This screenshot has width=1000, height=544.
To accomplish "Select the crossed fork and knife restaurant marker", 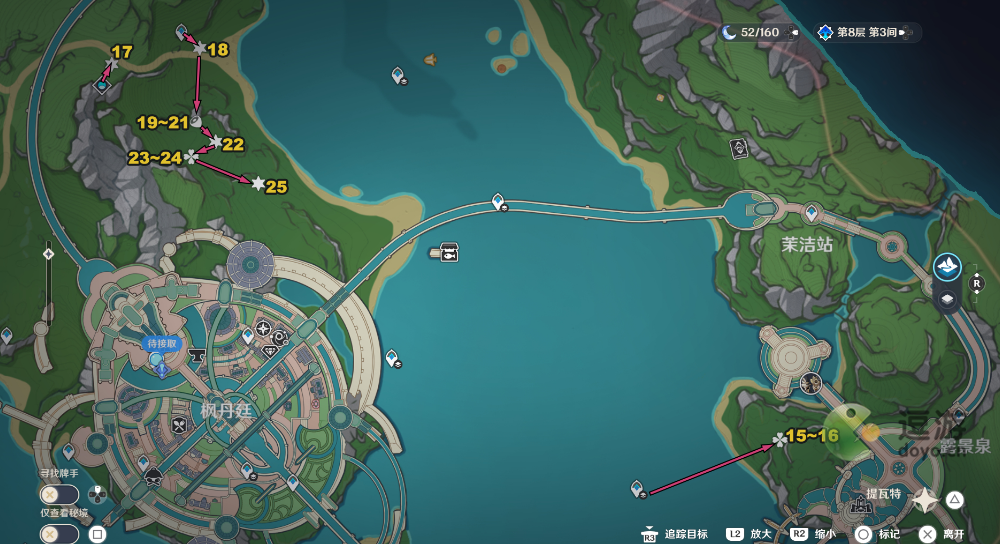I will pos(180,425).
